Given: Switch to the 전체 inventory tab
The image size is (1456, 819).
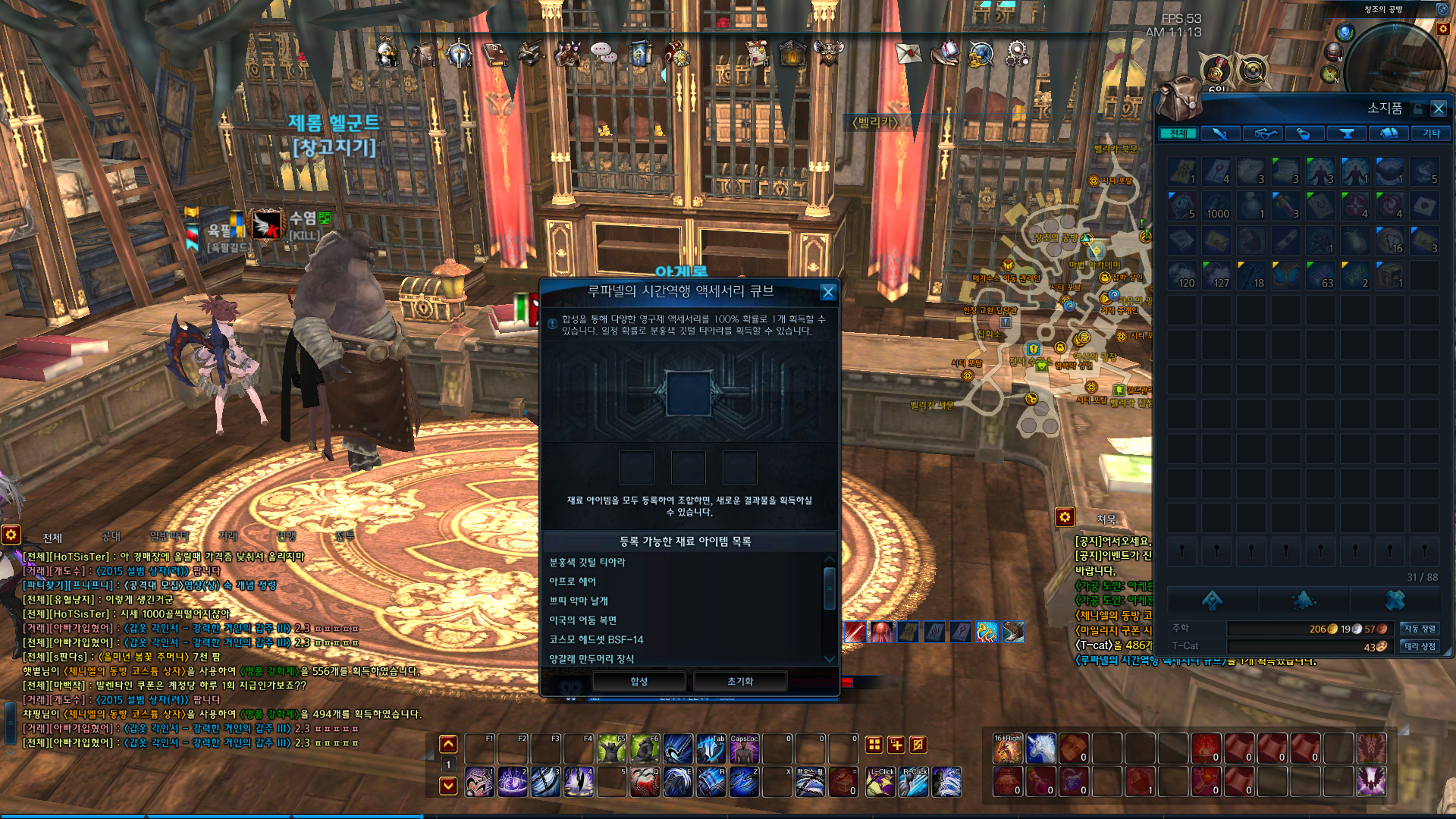Looking at the screenshot, I should point(1178,133).
